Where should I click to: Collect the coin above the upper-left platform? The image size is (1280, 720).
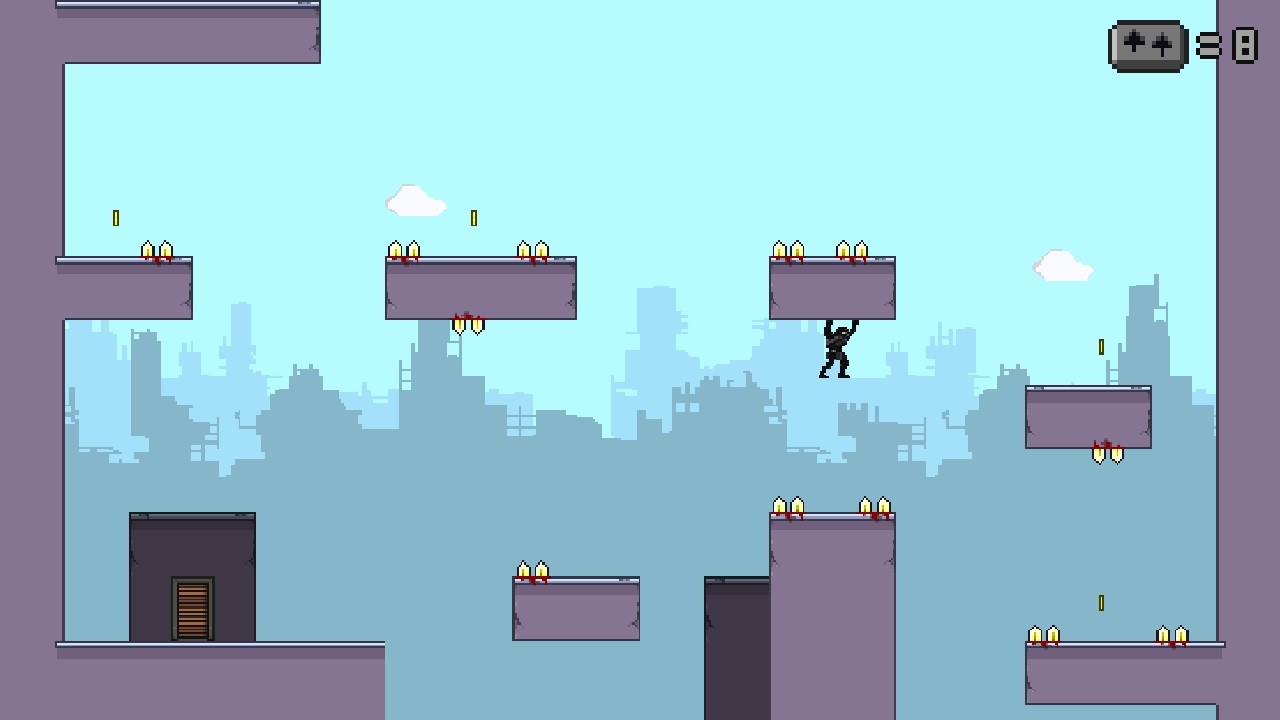[117, 216]
